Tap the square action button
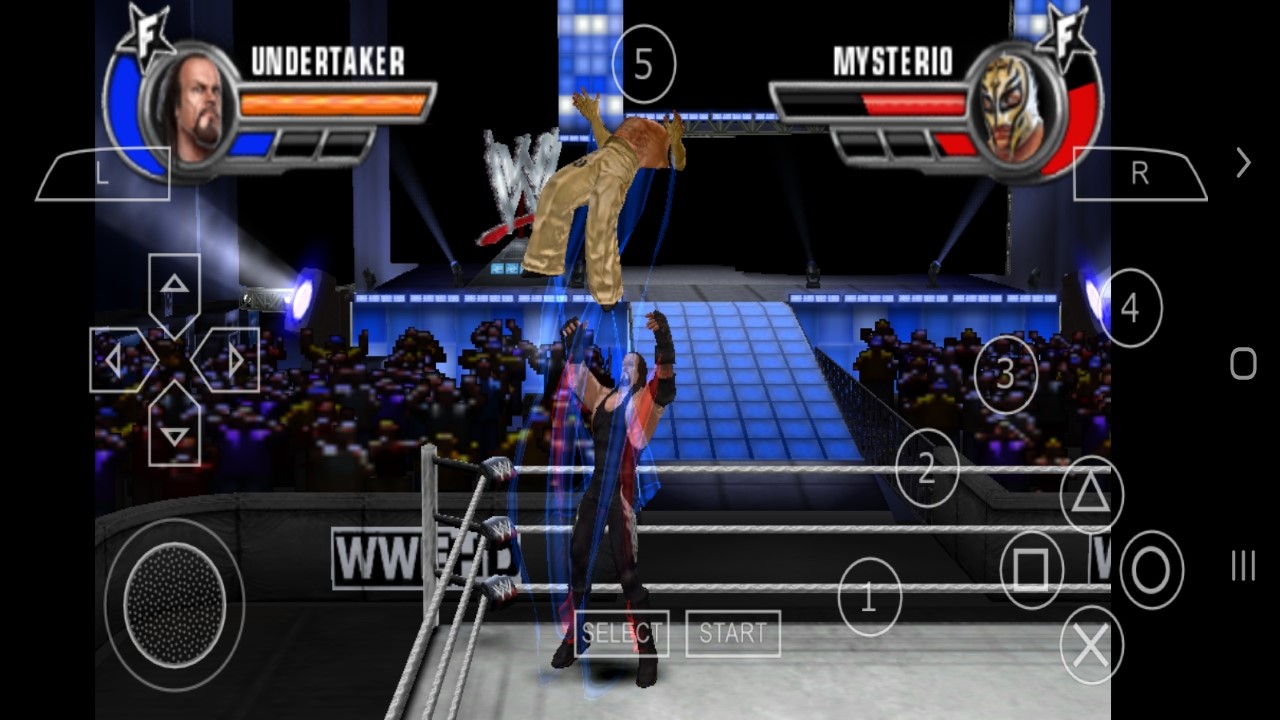The height and width of the screenshot is (720, 1280). tap(1031, 570)
